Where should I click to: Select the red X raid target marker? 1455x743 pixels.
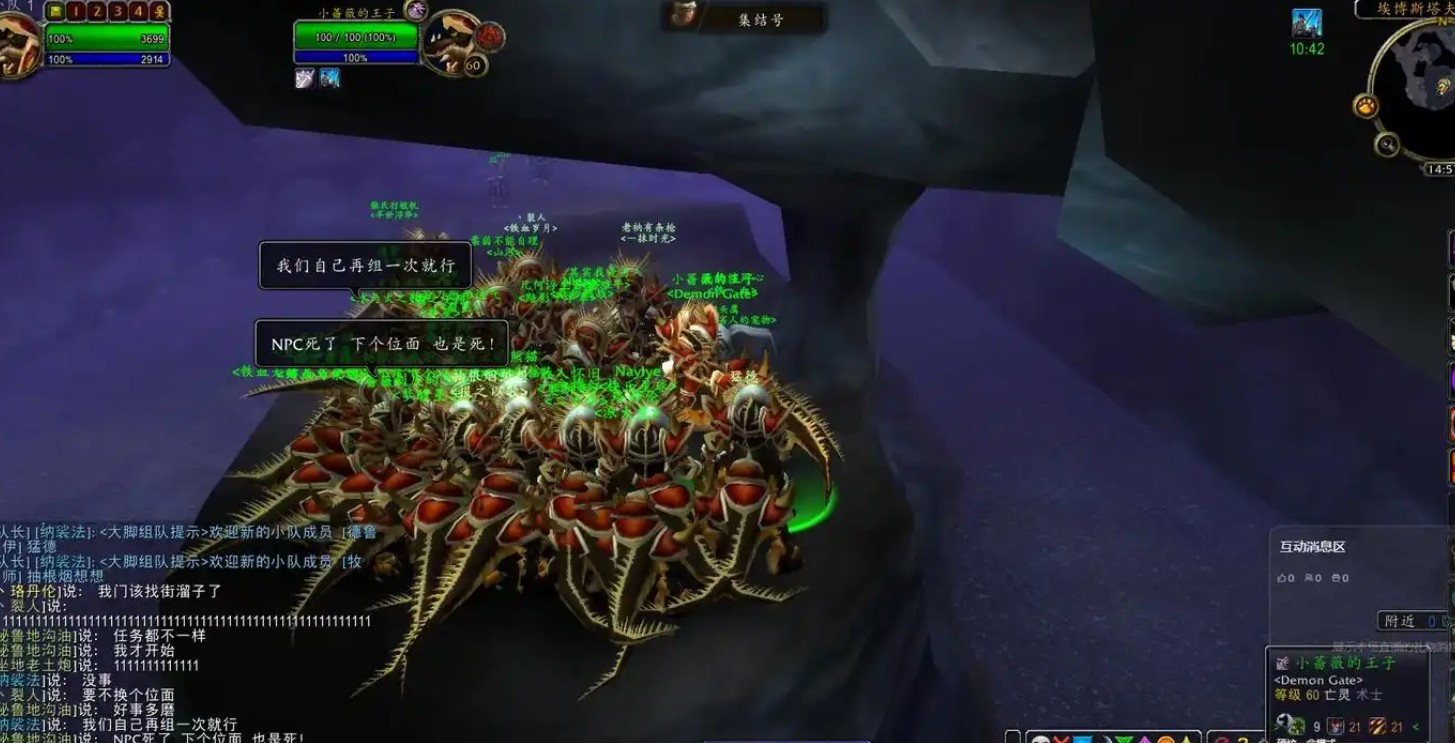click(x=1062, y=740)
